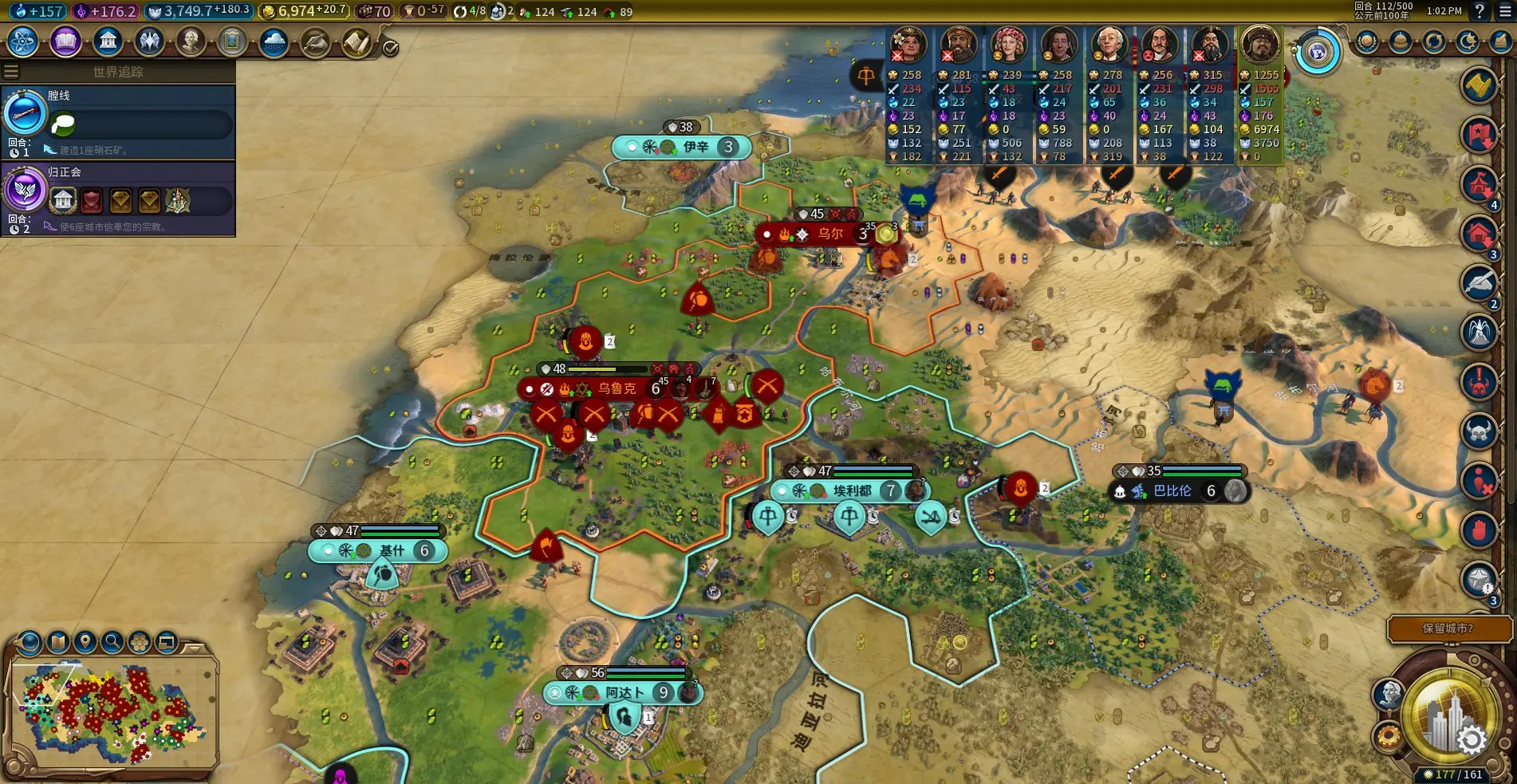Open the climate rain cloud icon
Viewport: 1517px width, 784px height.
(274, 41)
